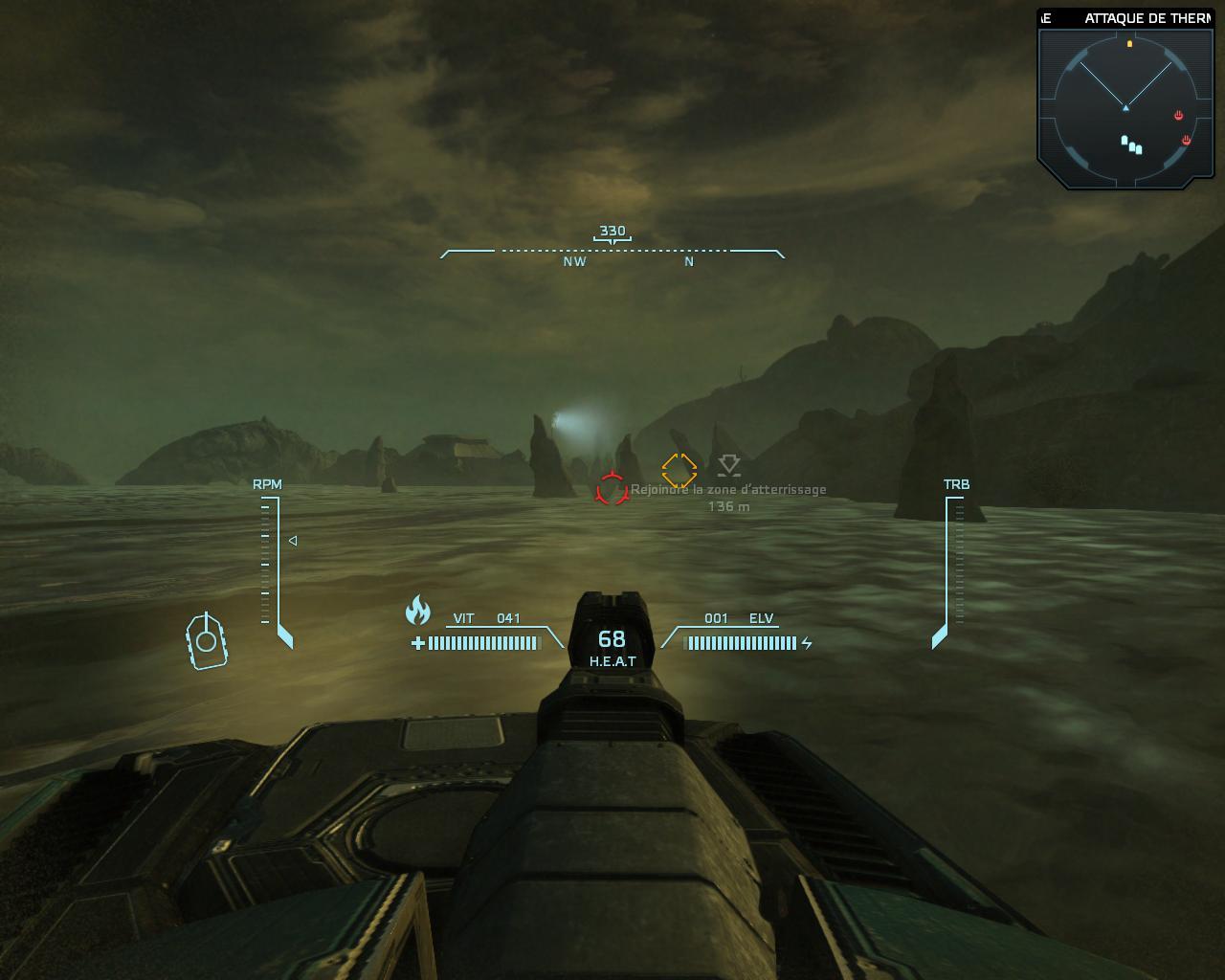1225x980 pixels.
Task: Click the lightning bolt next to the ELV bar
Action: click(805, 641)
